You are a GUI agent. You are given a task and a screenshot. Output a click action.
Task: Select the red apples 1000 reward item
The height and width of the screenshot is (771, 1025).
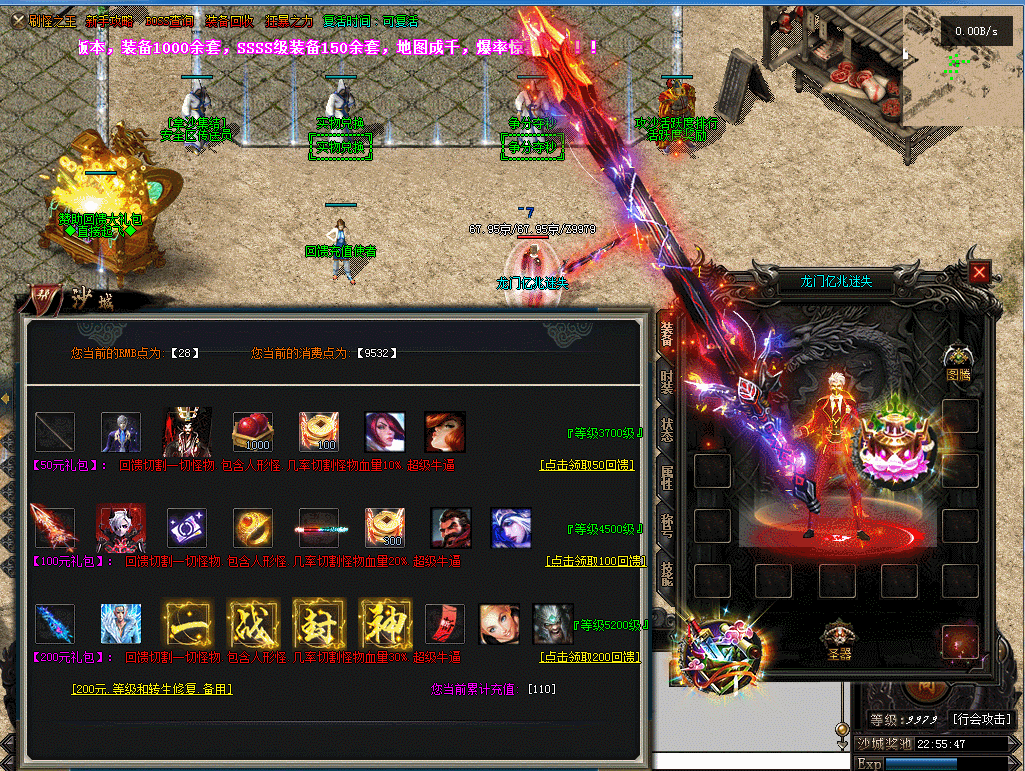coord(252,432)
